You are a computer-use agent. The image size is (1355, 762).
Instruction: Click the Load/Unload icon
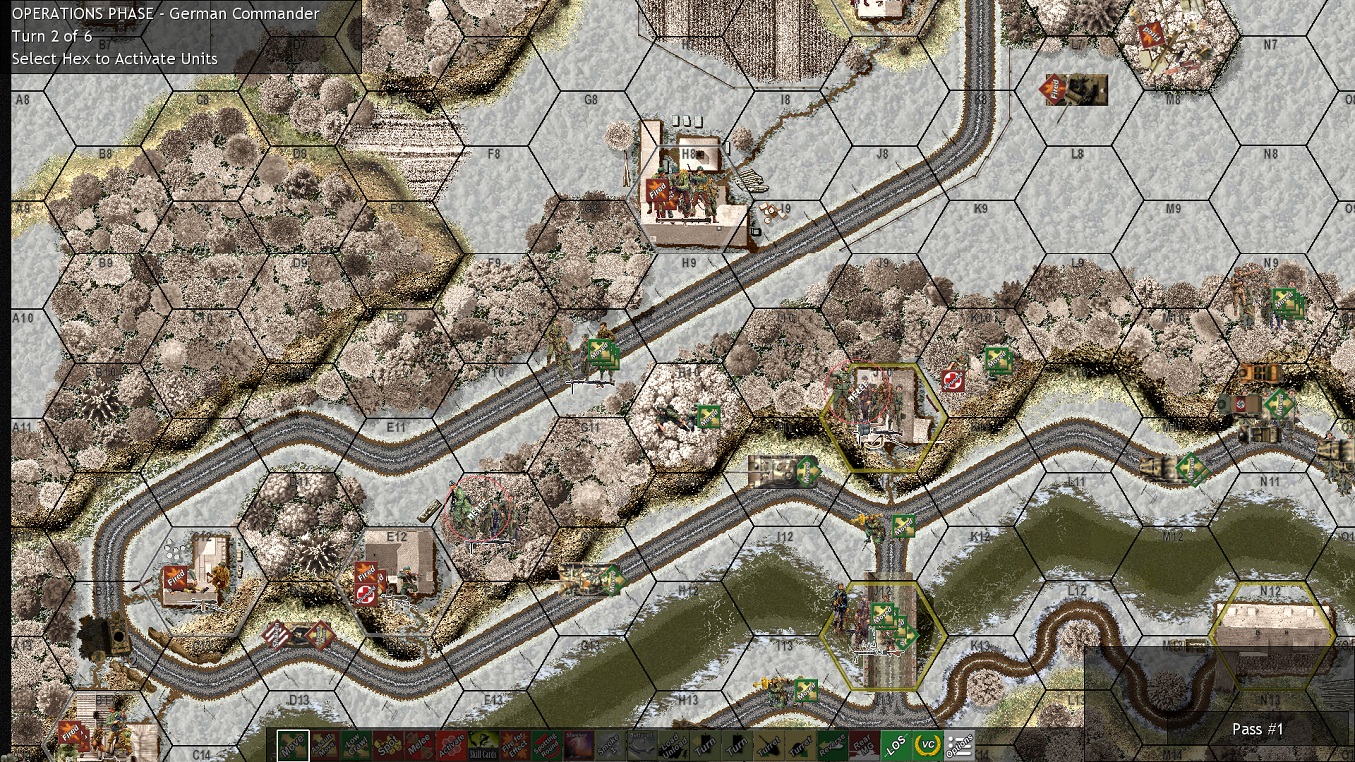point(676,746)
